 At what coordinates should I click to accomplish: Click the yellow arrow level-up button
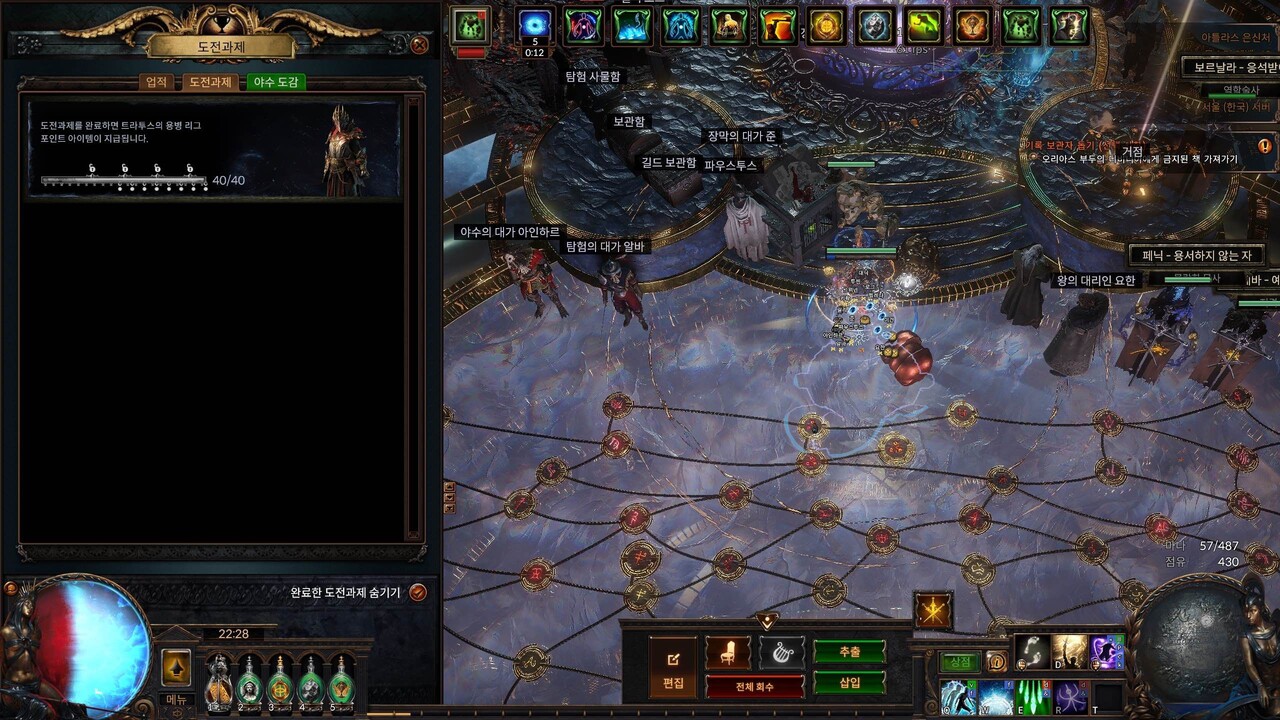[176, 667]
